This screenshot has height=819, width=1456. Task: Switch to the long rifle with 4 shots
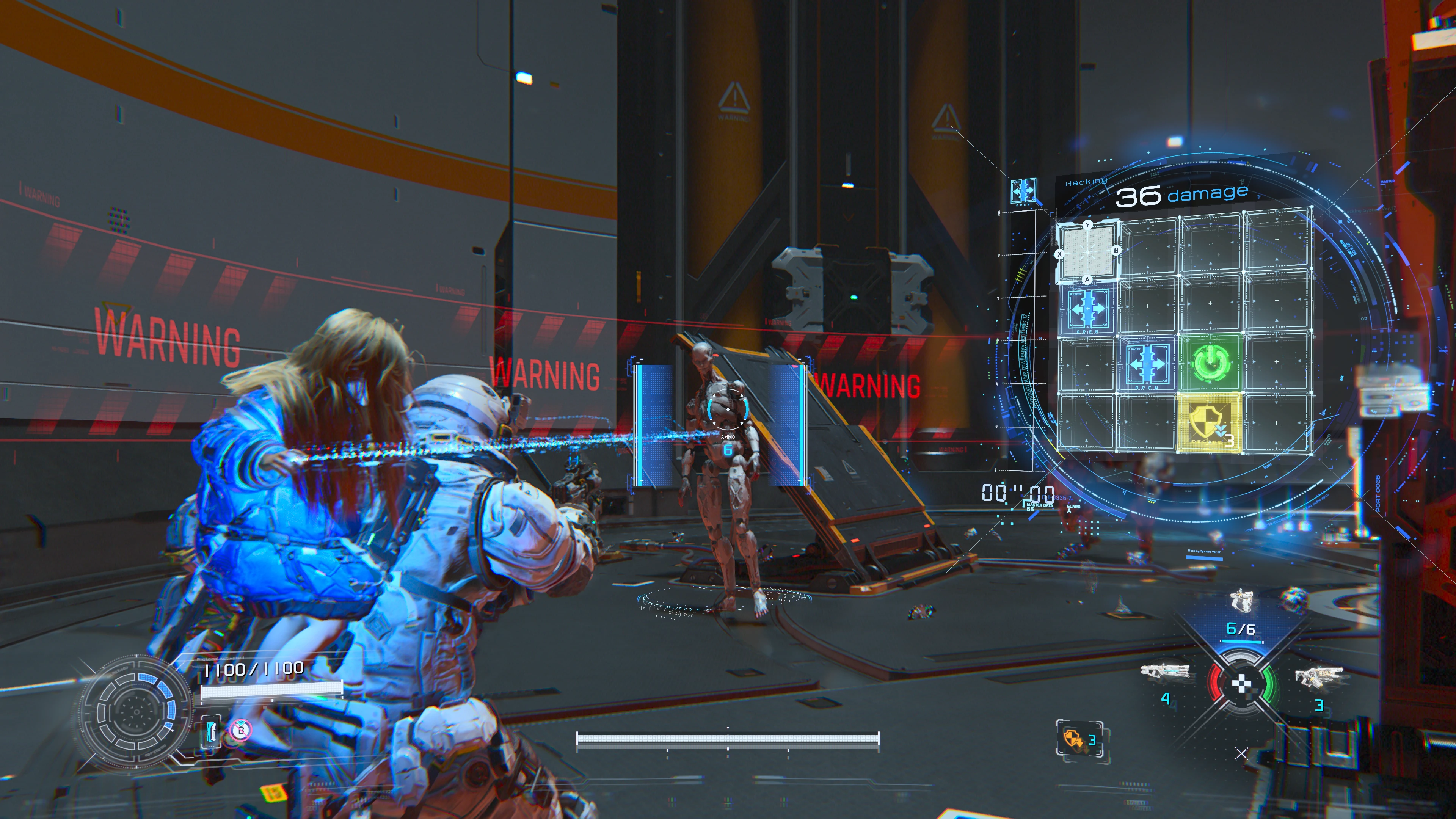1164,673
